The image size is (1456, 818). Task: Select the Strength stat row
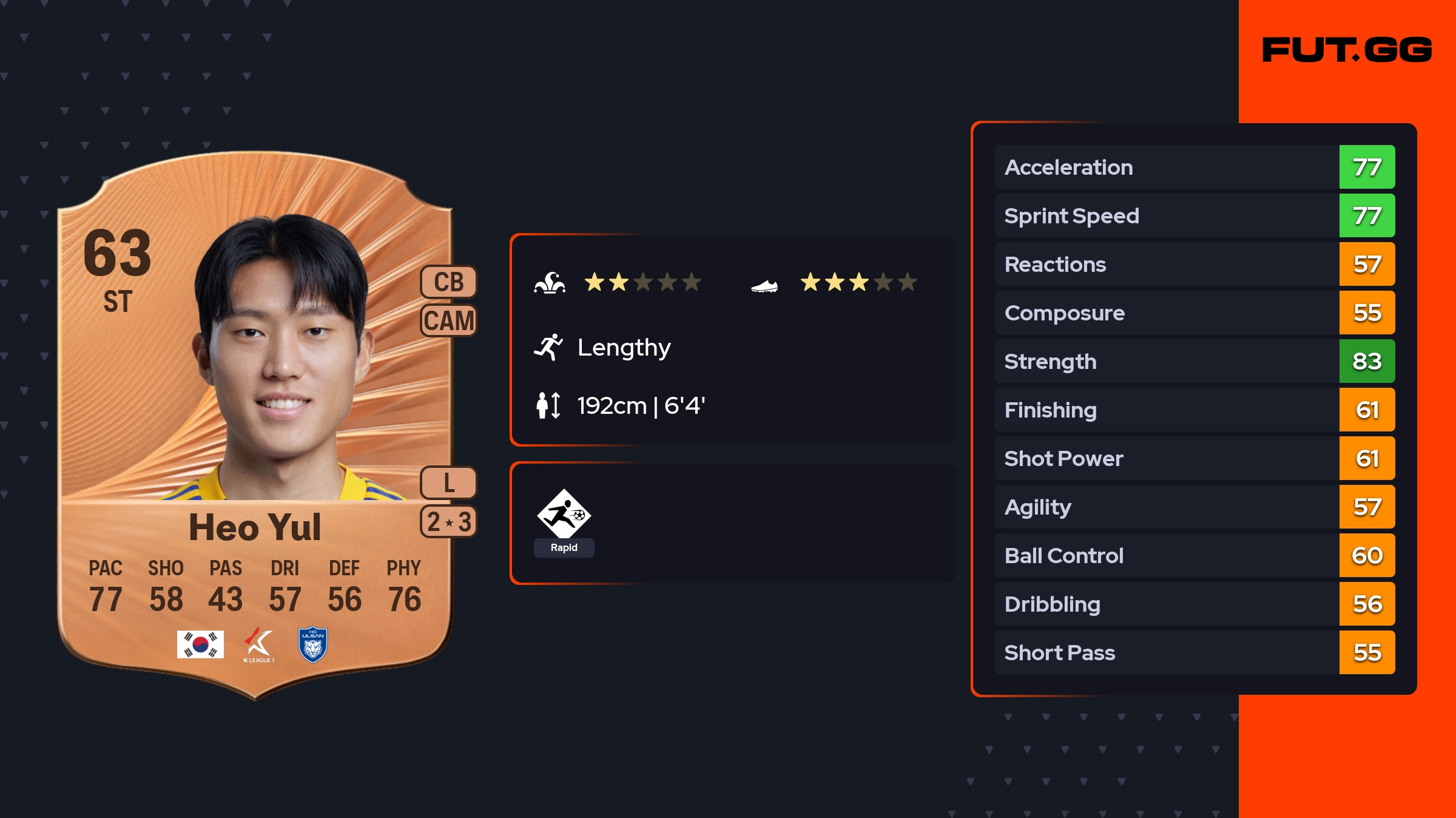tap(1194, 361)
